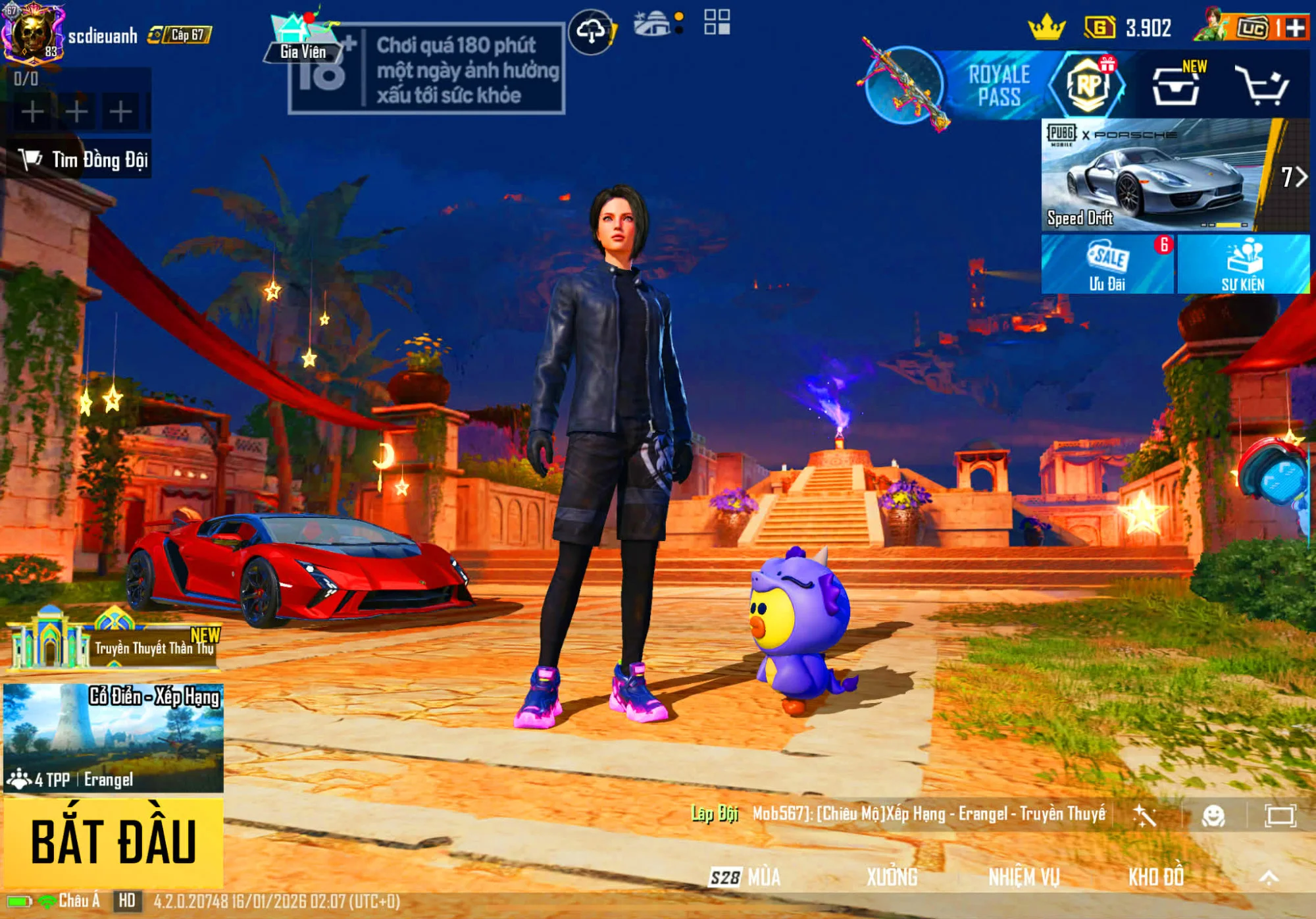Open the Sự Kiện events panel
Viewport: 1316px width, 919px height.
pos(1243,265)
